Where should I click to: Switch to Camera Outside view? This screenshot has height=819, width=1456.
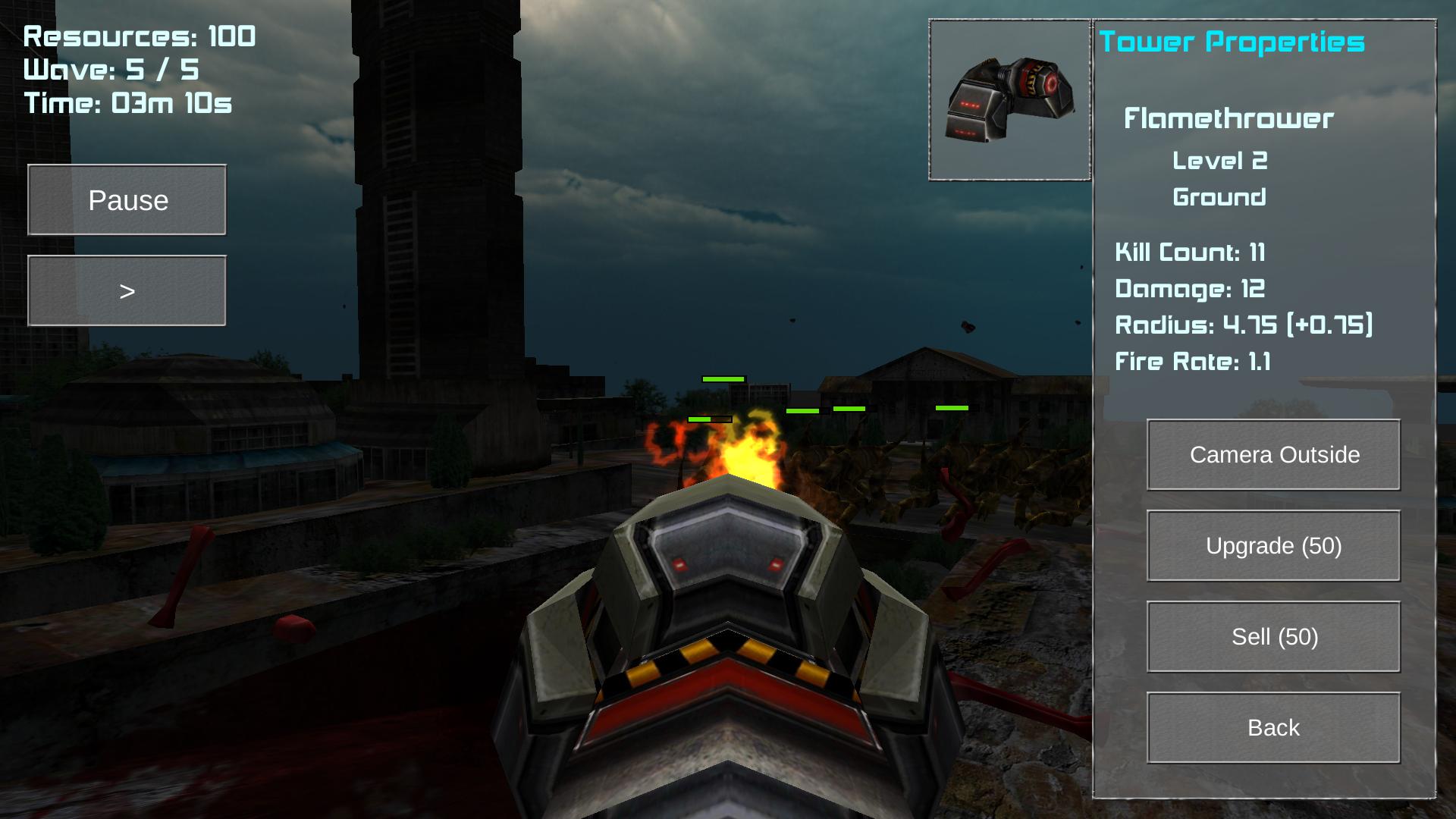point(1273,455)
